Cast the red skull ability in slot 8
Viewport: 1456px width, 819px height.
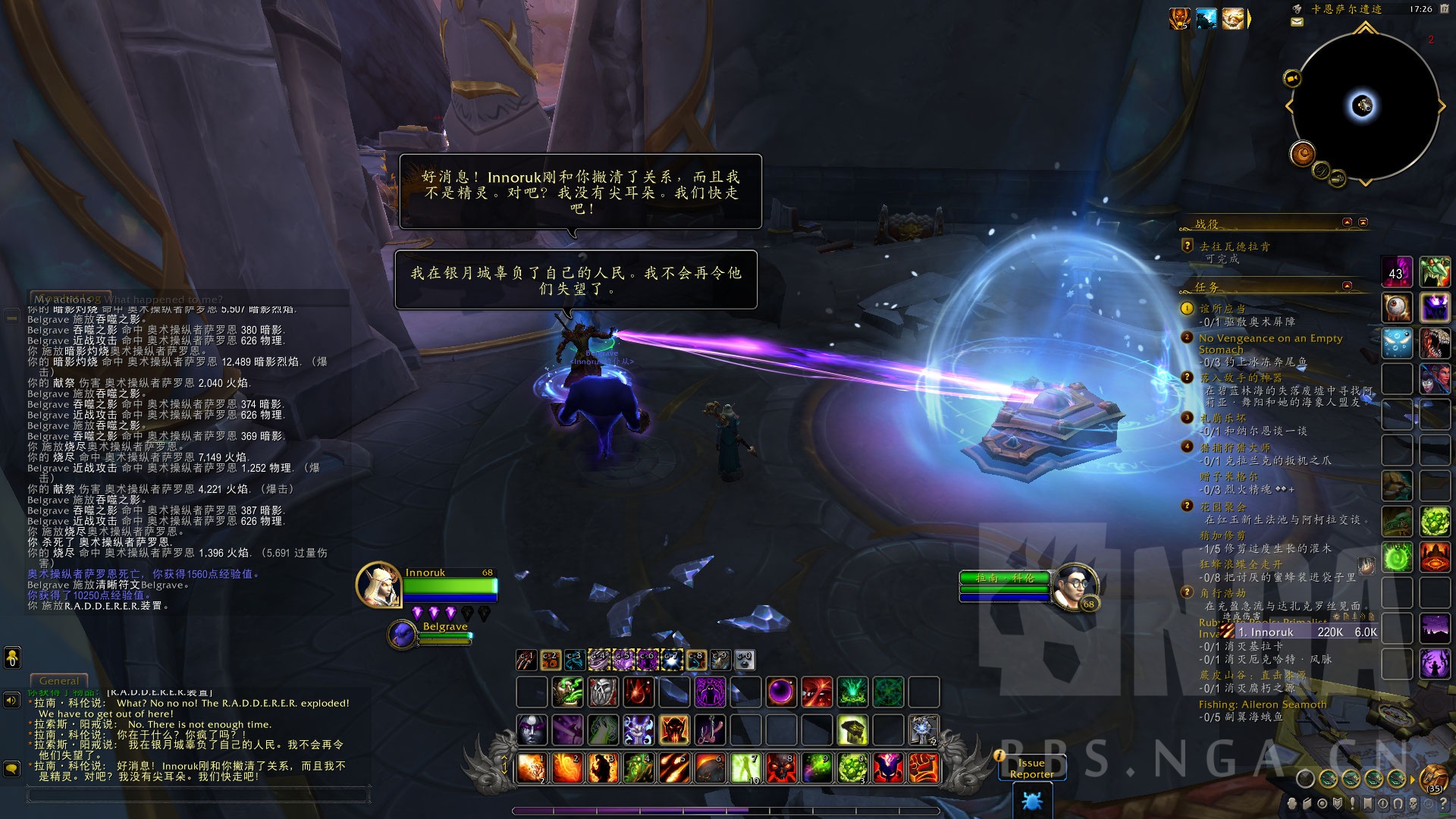click(780, 767)
